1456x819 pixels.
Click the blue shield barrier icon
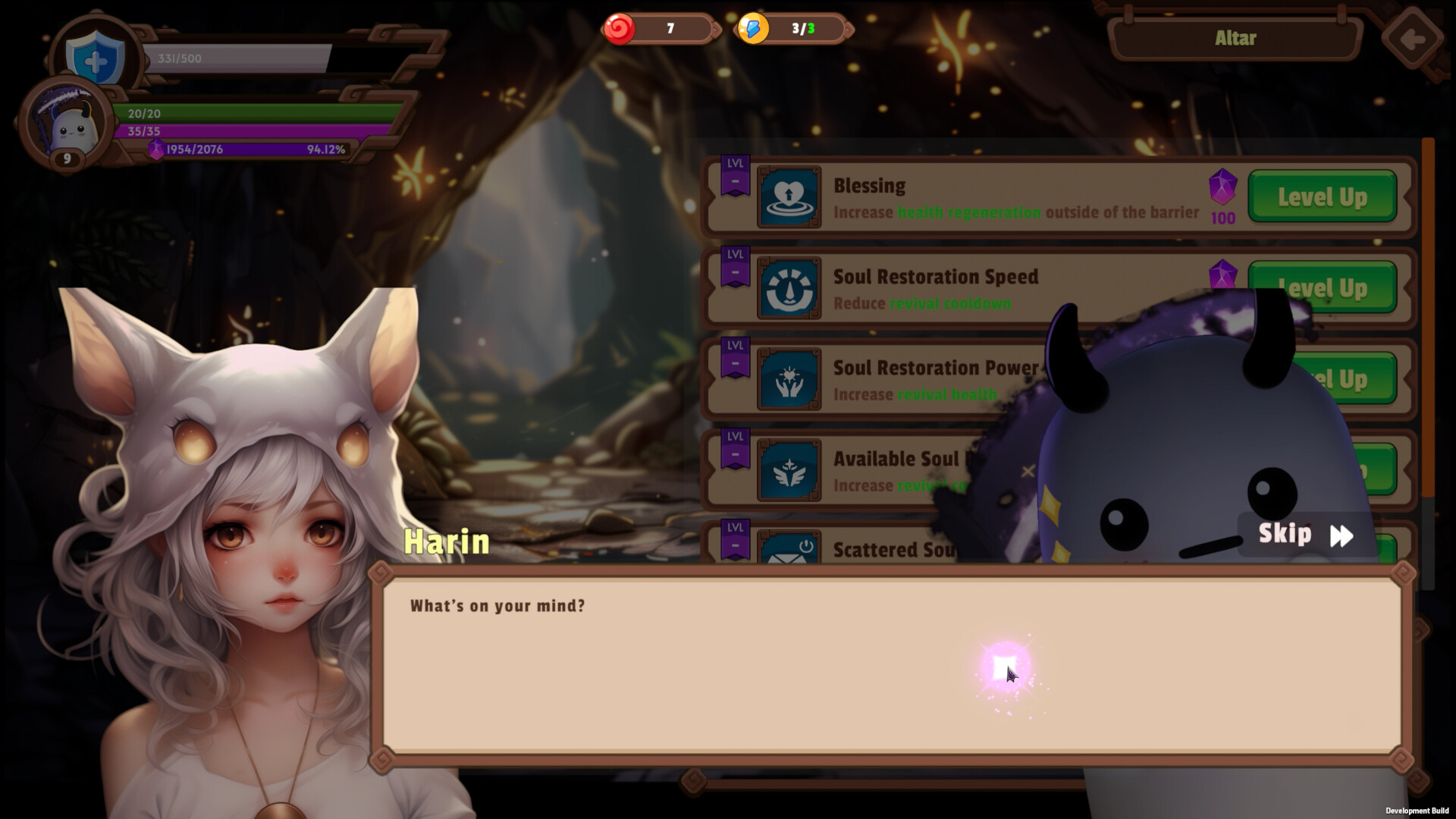point(93,59)
